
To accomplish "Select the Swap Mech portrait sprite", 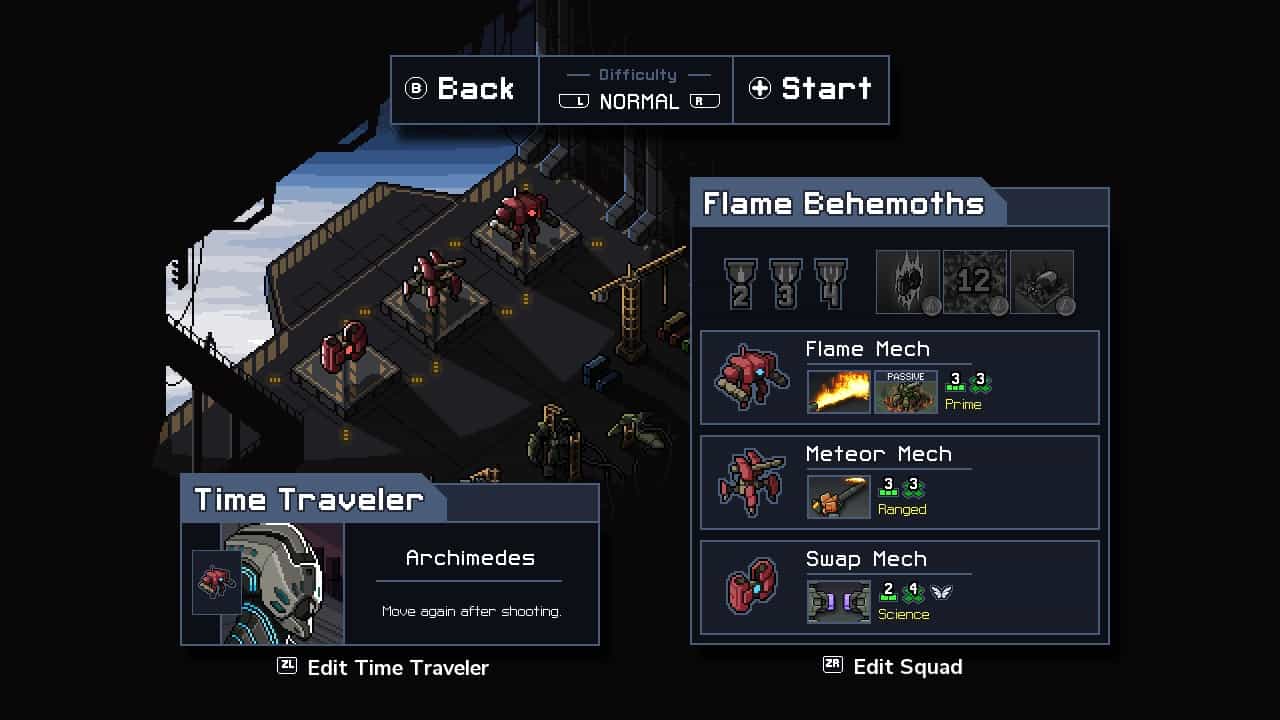I will (751, 588).
